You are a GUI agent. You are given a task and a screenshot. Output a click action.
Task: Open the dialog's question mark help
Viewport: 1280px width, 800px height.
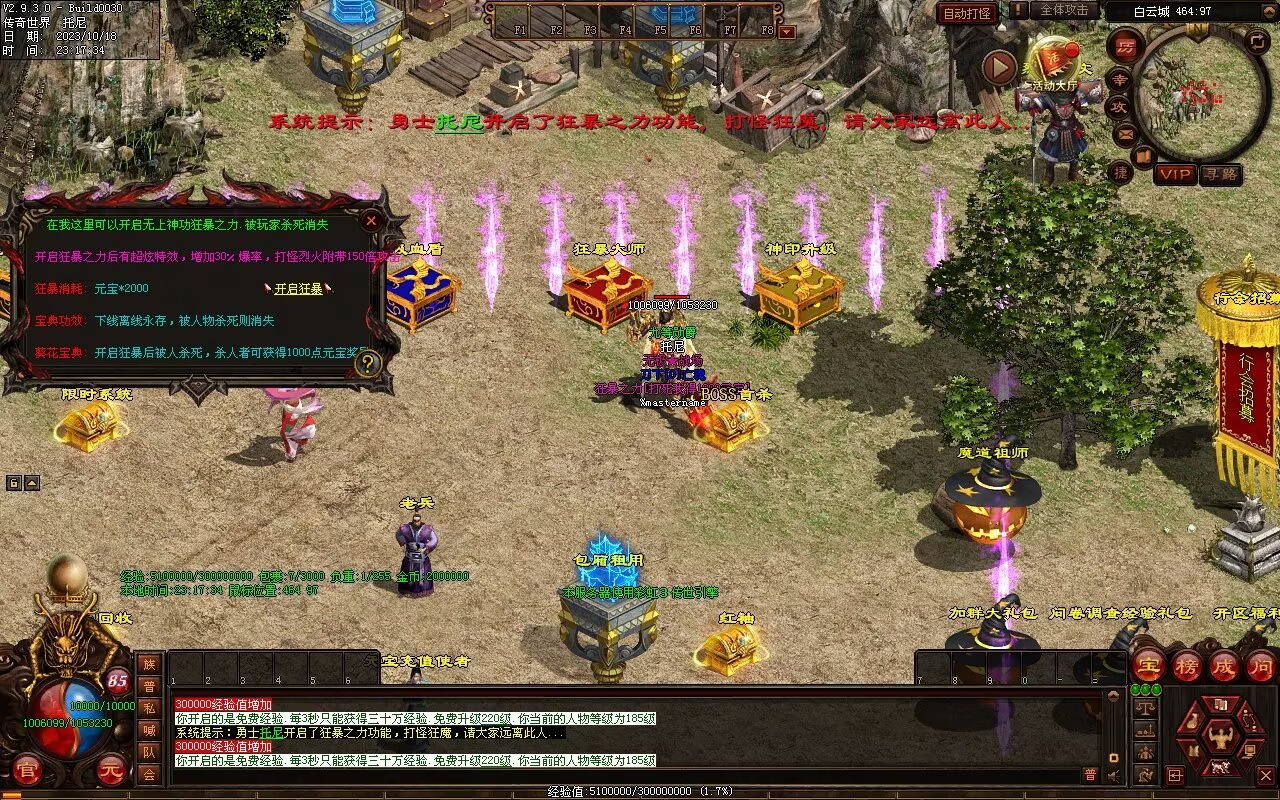coord(367,364)
